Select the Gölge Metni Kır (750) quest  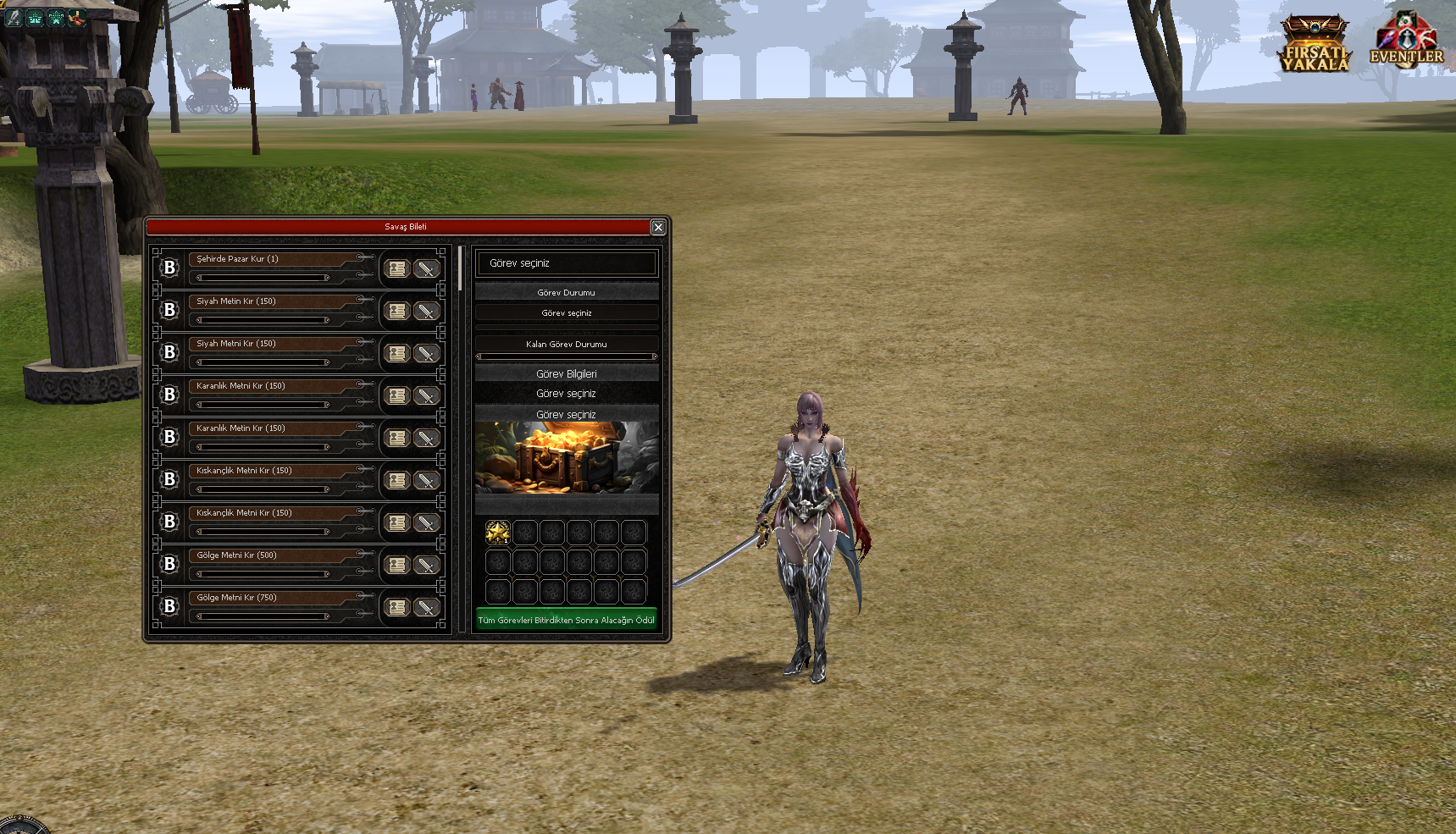(x=271, y=598)
